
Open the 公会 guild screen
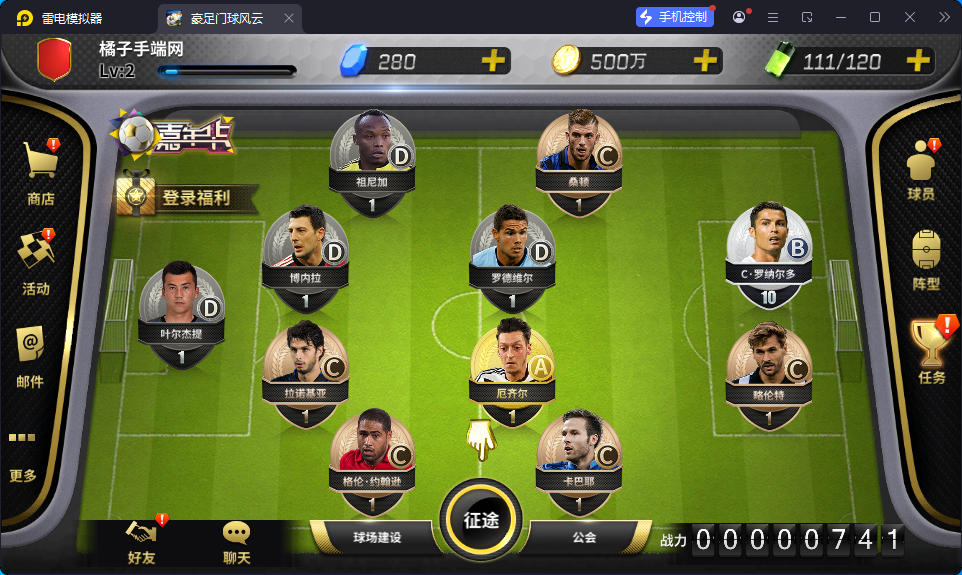(585, 538)
